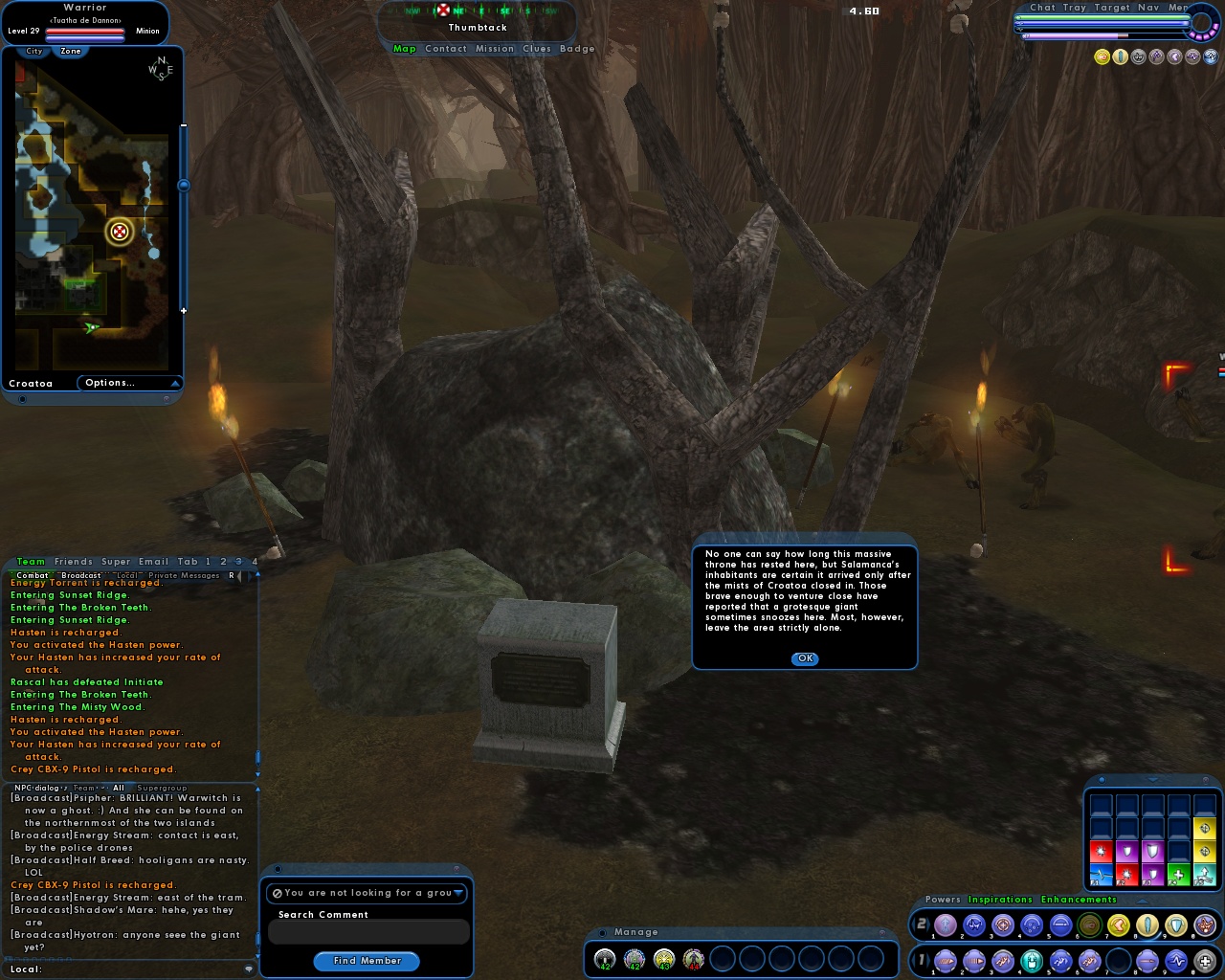Activate the yellow power in tray 2 slot 7
The image size is (1225, 980).
1120,924
